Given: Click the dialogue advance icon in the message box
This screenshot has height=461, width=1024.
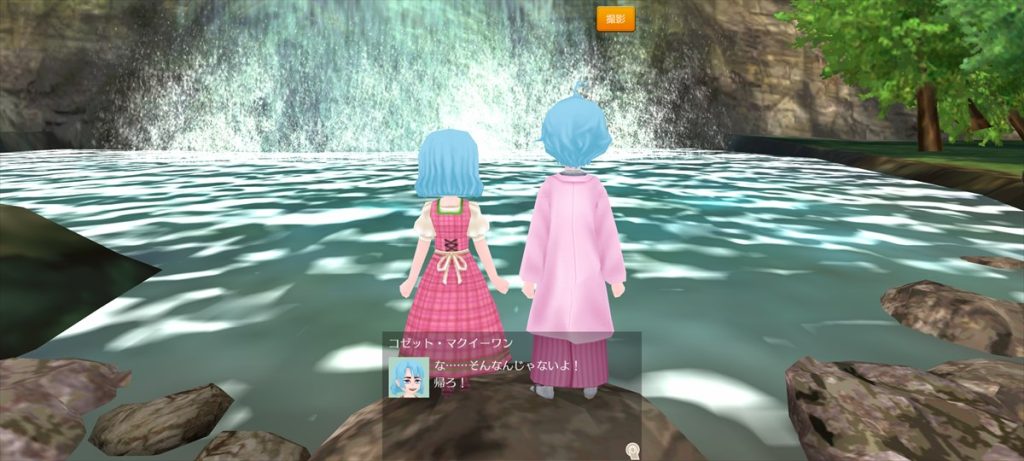Looking at the screenshot, I should tap(631, 449).
